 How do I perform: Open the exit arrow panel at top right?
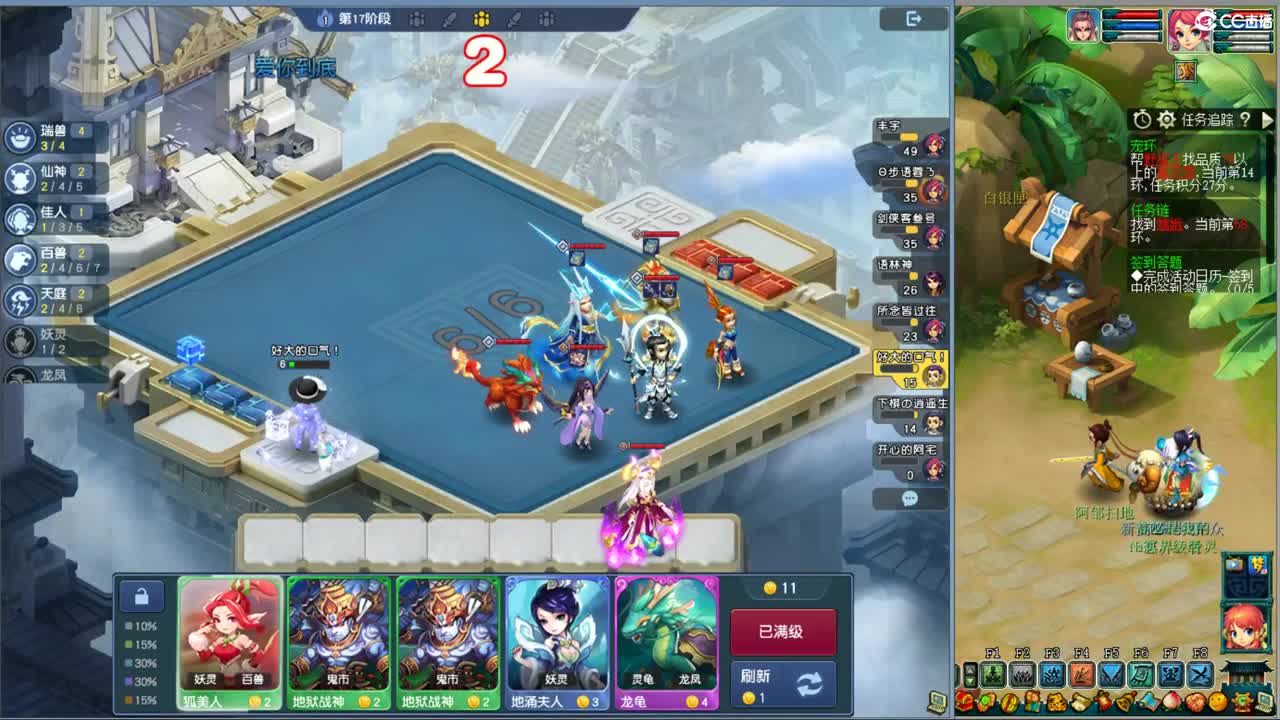pyautogui.click(x=912, y=18)
